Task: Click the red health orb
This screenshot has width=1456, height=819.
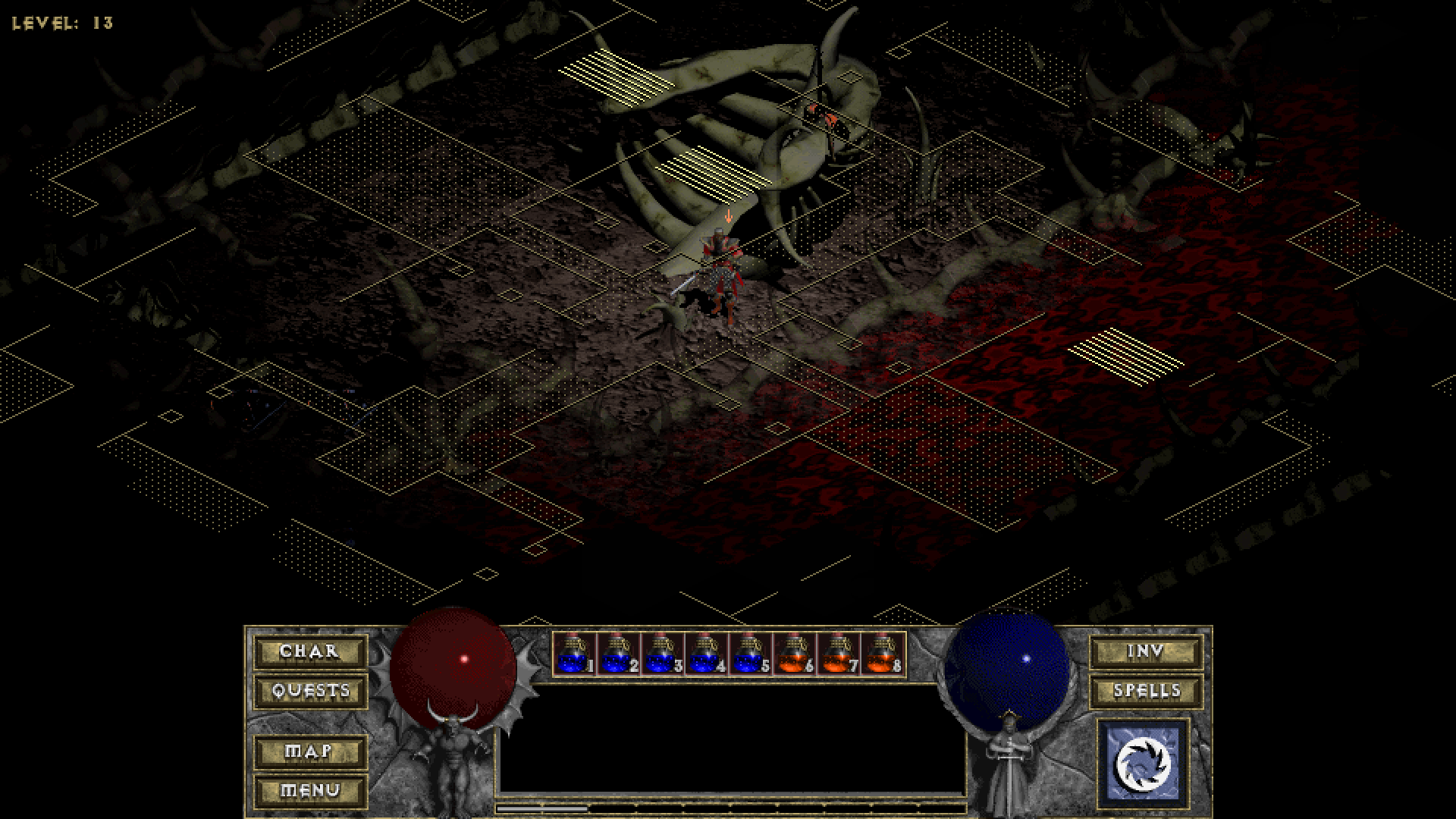Action: click(453, 667)
